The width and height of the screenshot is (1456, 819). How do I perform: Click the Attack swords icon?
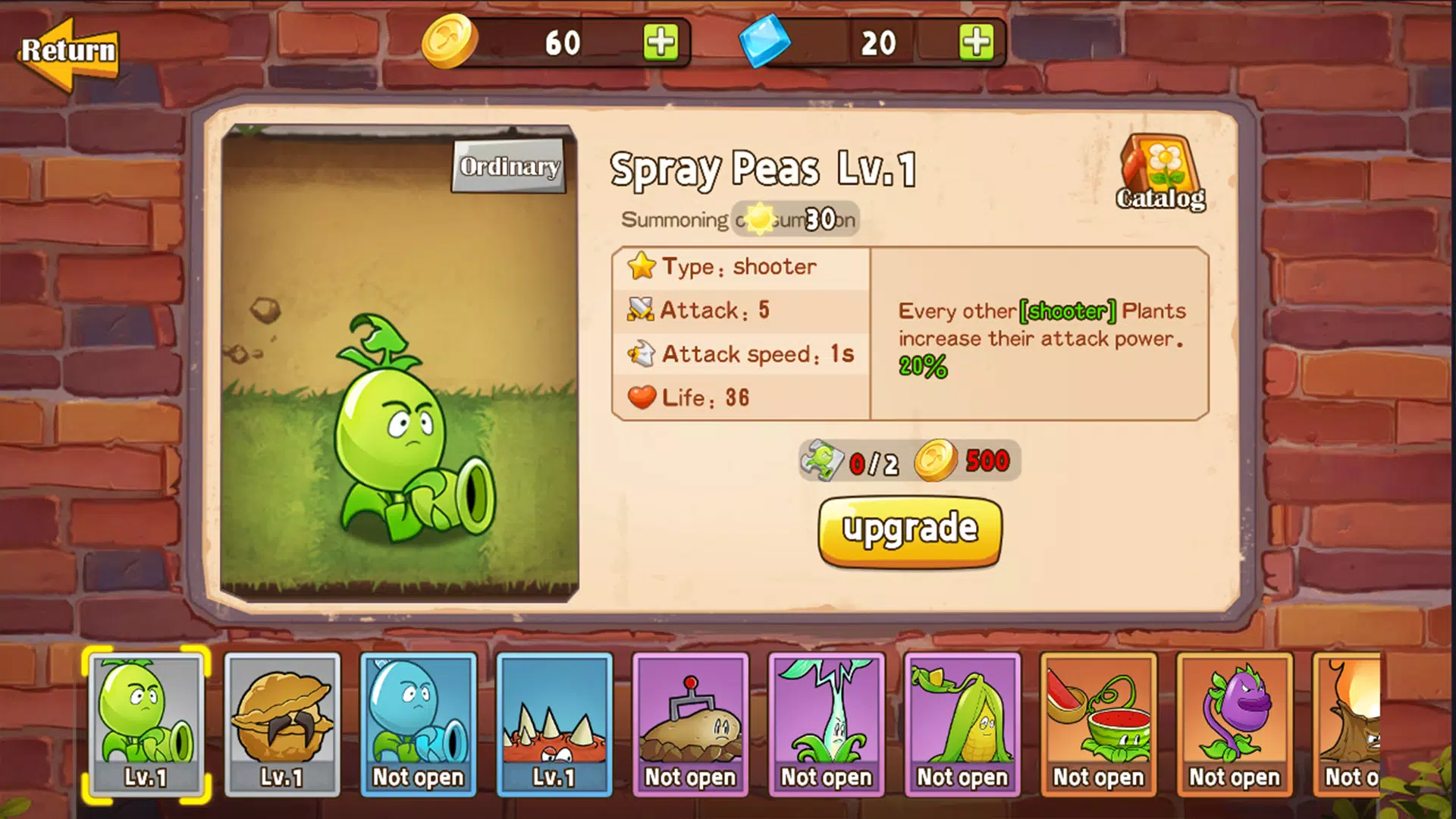[641, 309]
